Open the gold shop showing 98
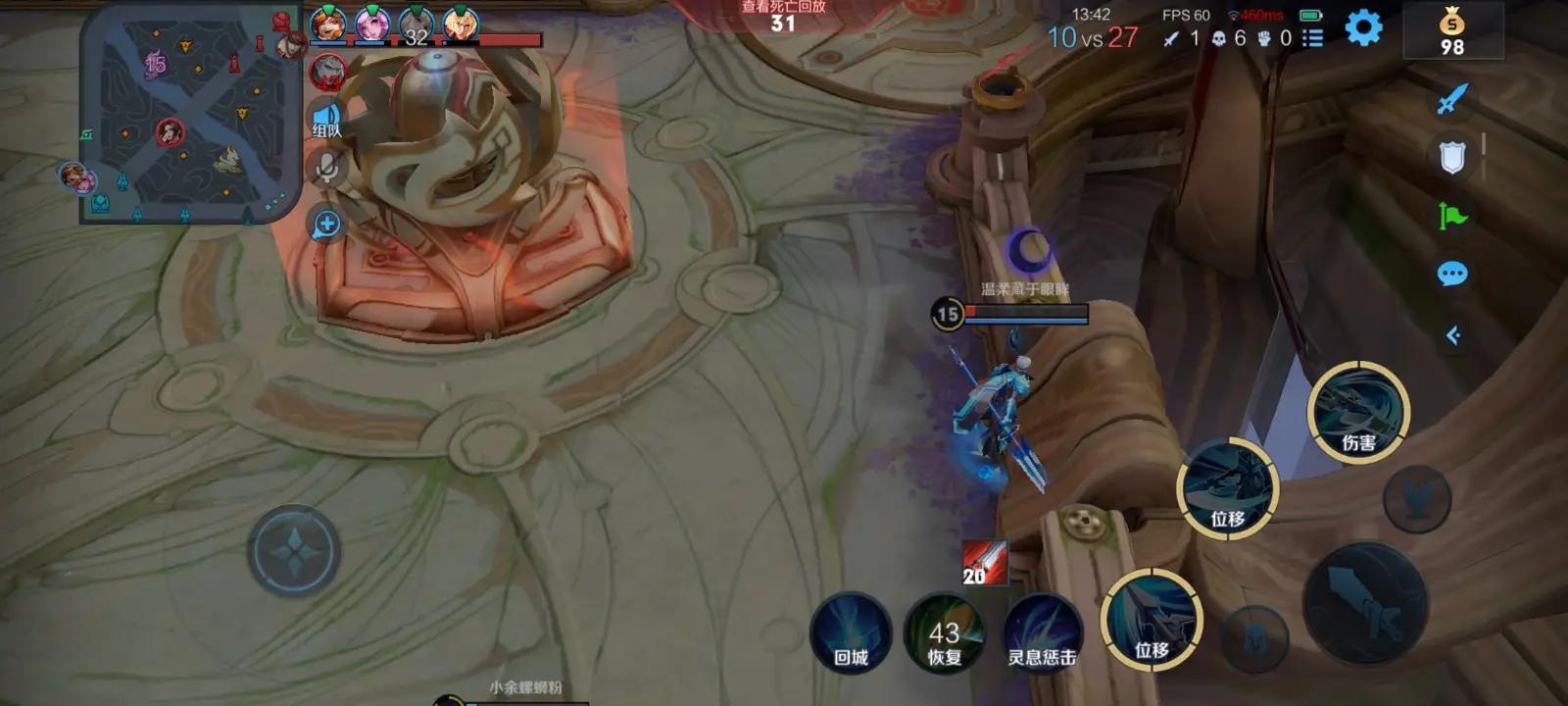 click(x=1451, y=32)
